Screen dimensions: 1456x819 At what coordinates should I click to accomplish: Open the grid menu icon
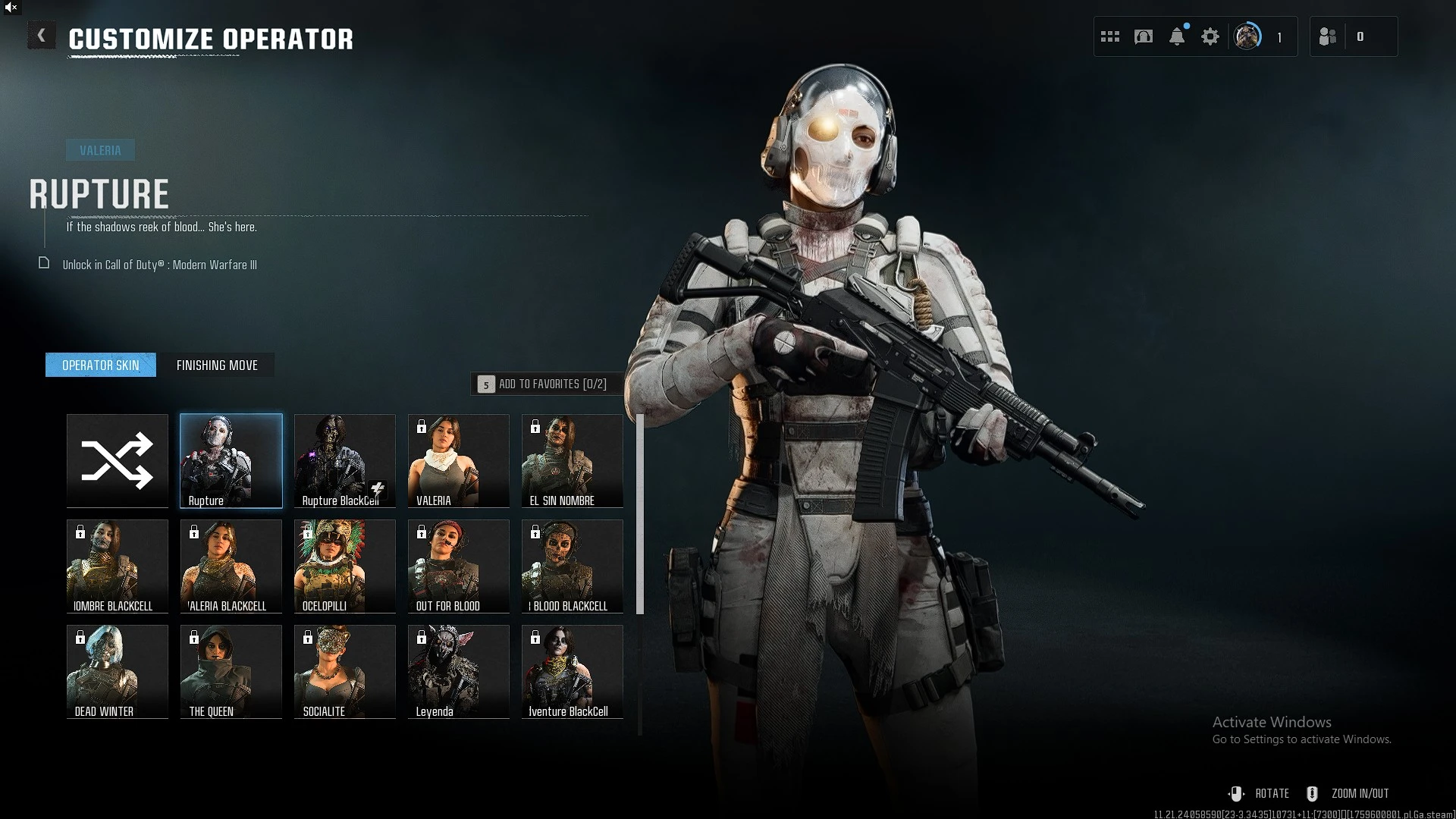[1110, 36]
